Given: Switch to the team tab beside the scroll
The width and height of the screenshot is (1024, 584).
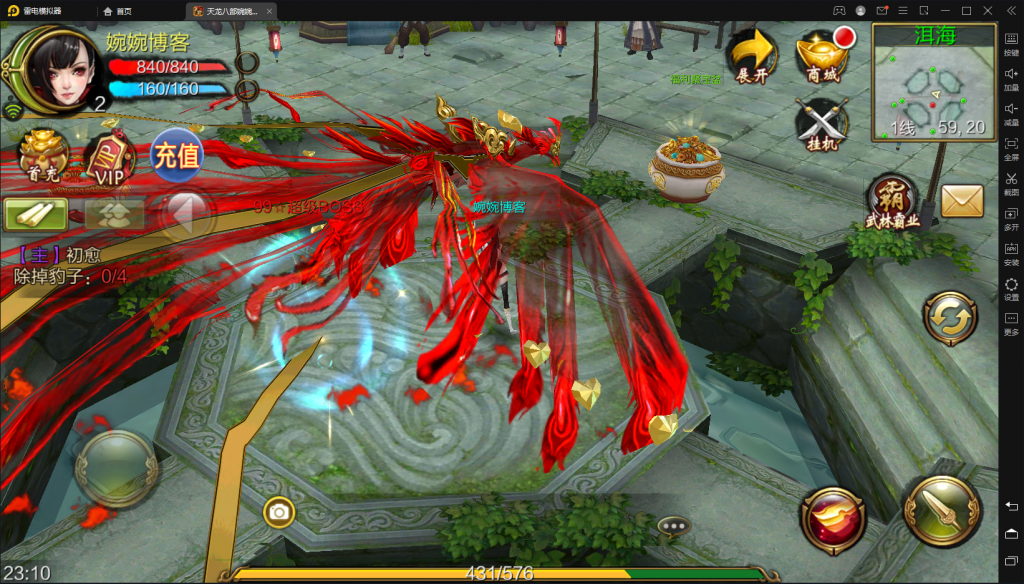Looking at the screenshot, I should 113,213.
